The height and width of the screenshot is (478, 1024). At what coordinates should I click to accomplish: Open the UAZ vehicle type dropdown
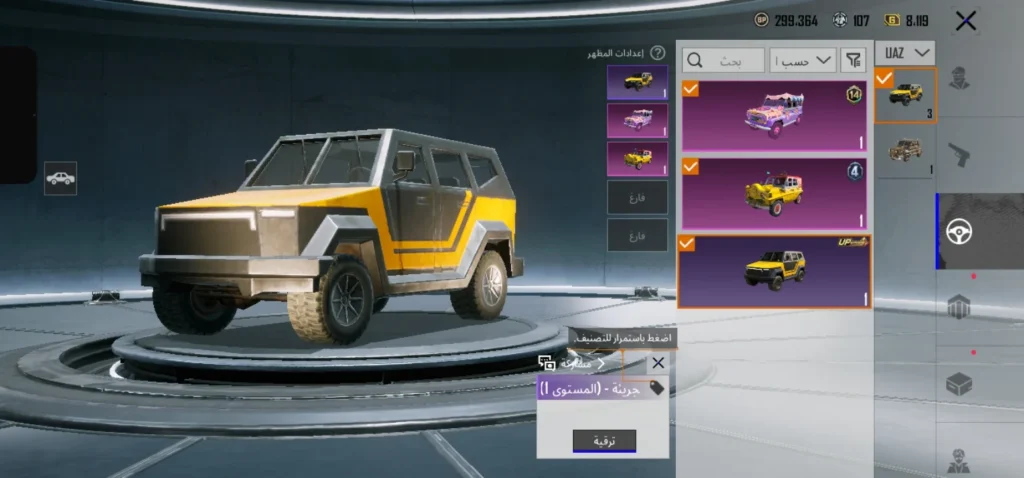point(904,53)
